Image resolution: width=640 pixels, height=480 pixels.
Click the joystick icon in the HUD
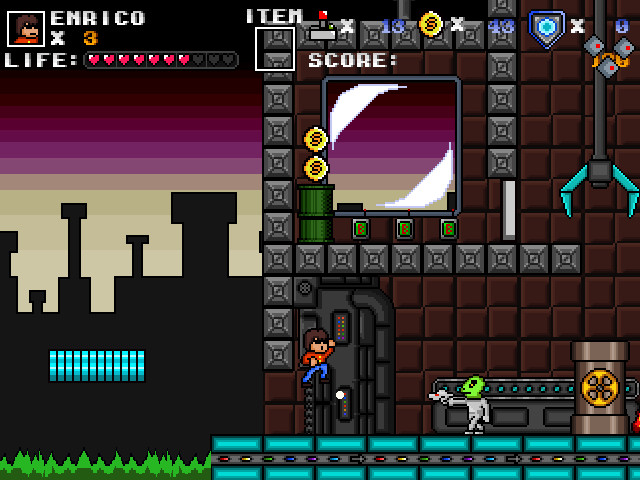point(321,26)
